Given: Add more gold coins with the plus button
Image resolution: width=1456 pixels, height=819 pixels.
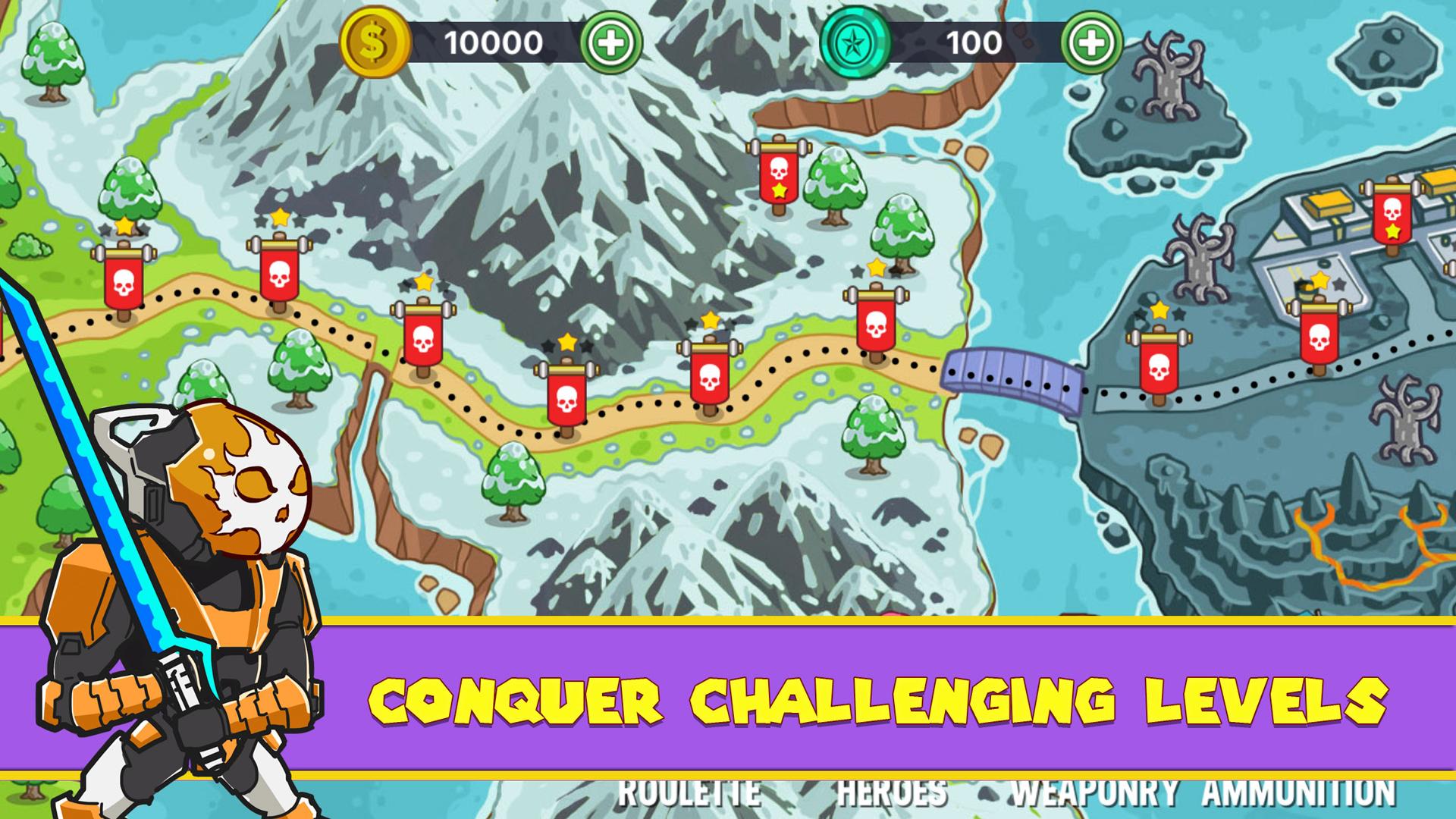Looking at the screenshot, I should coord(610,42).
